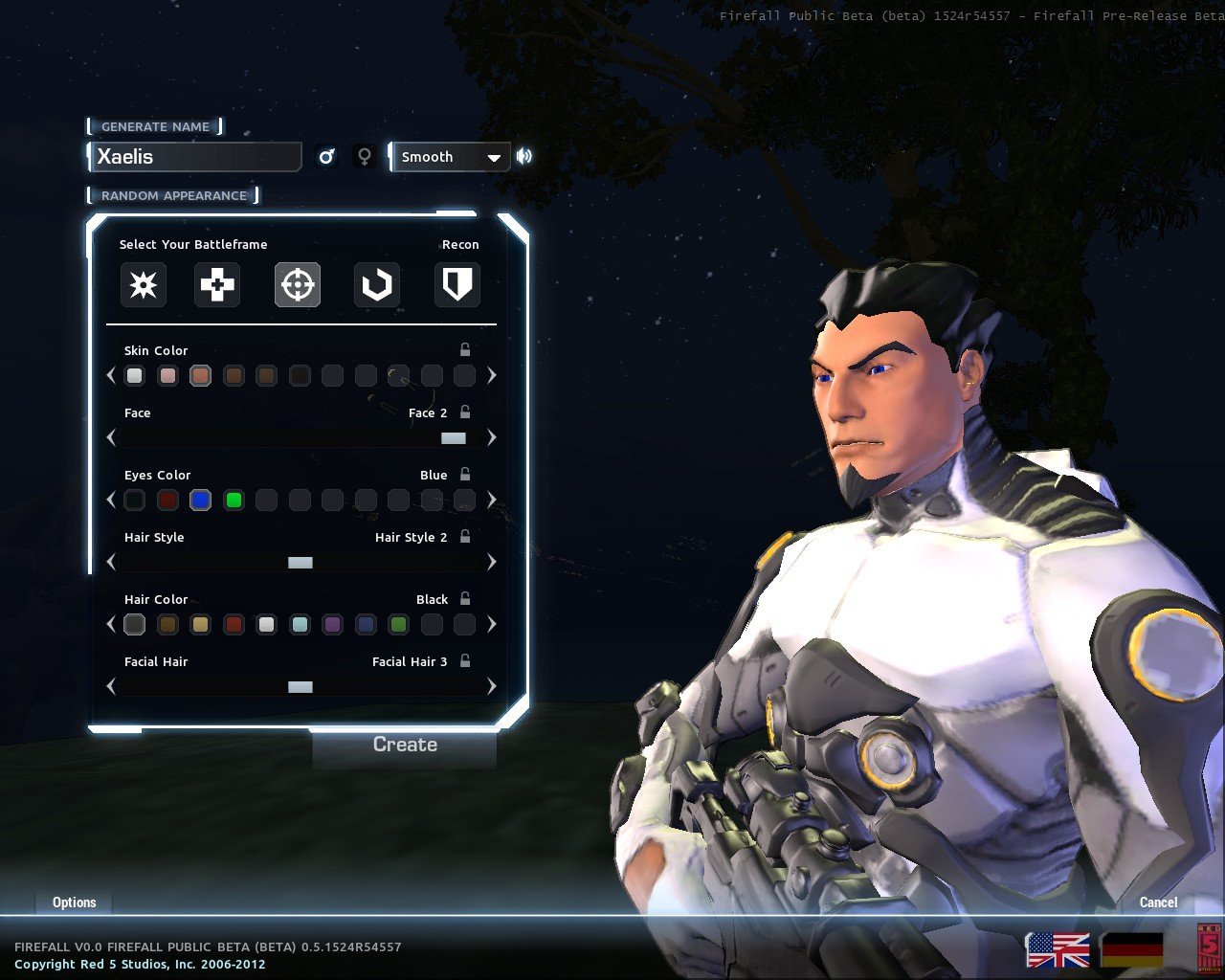The width and height of the screenshot is (1225, 980).
Task: Click the Generate Name button
Action: (155, 126)
